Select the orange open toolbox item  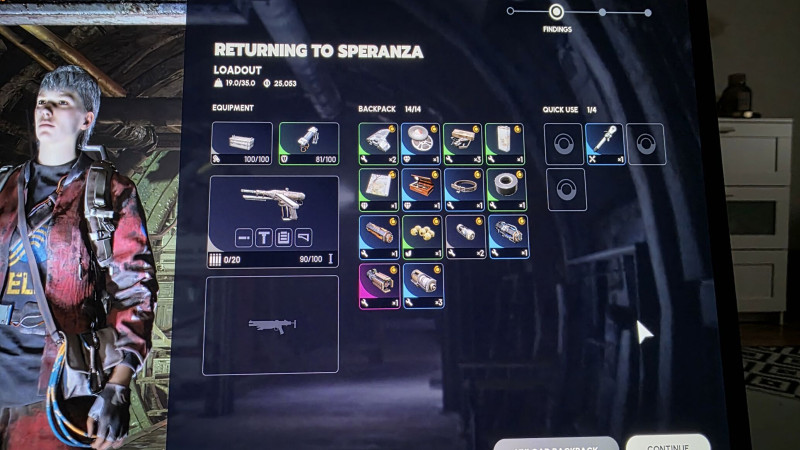coord(422,190)
